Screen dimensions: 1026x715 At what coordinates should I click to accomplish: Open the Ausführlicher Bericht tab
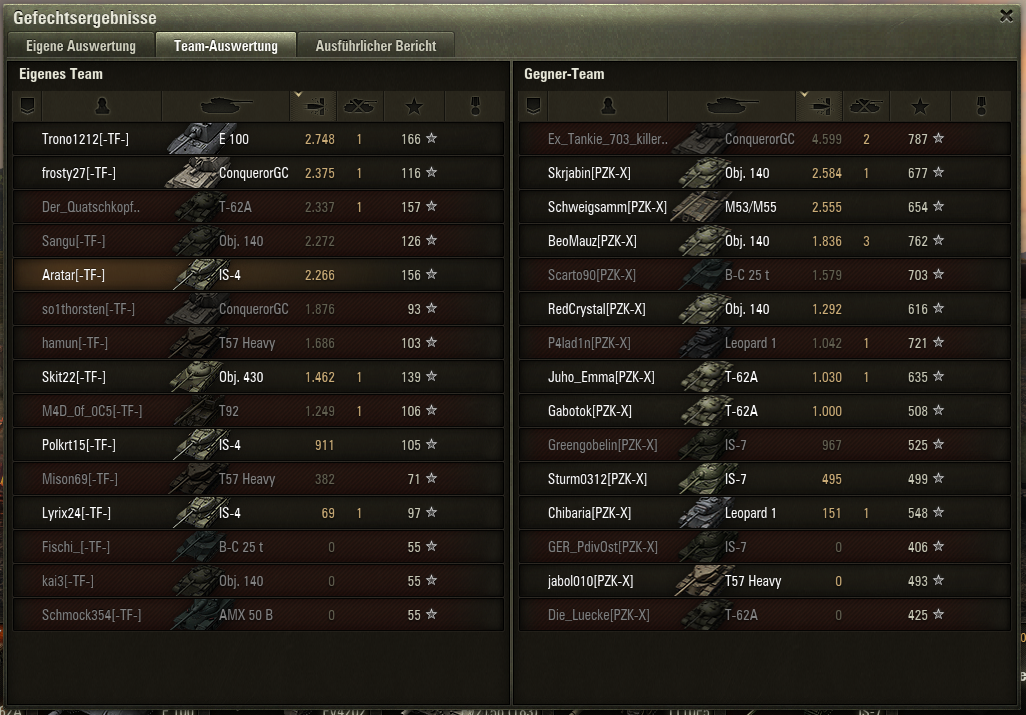[375, 46]
